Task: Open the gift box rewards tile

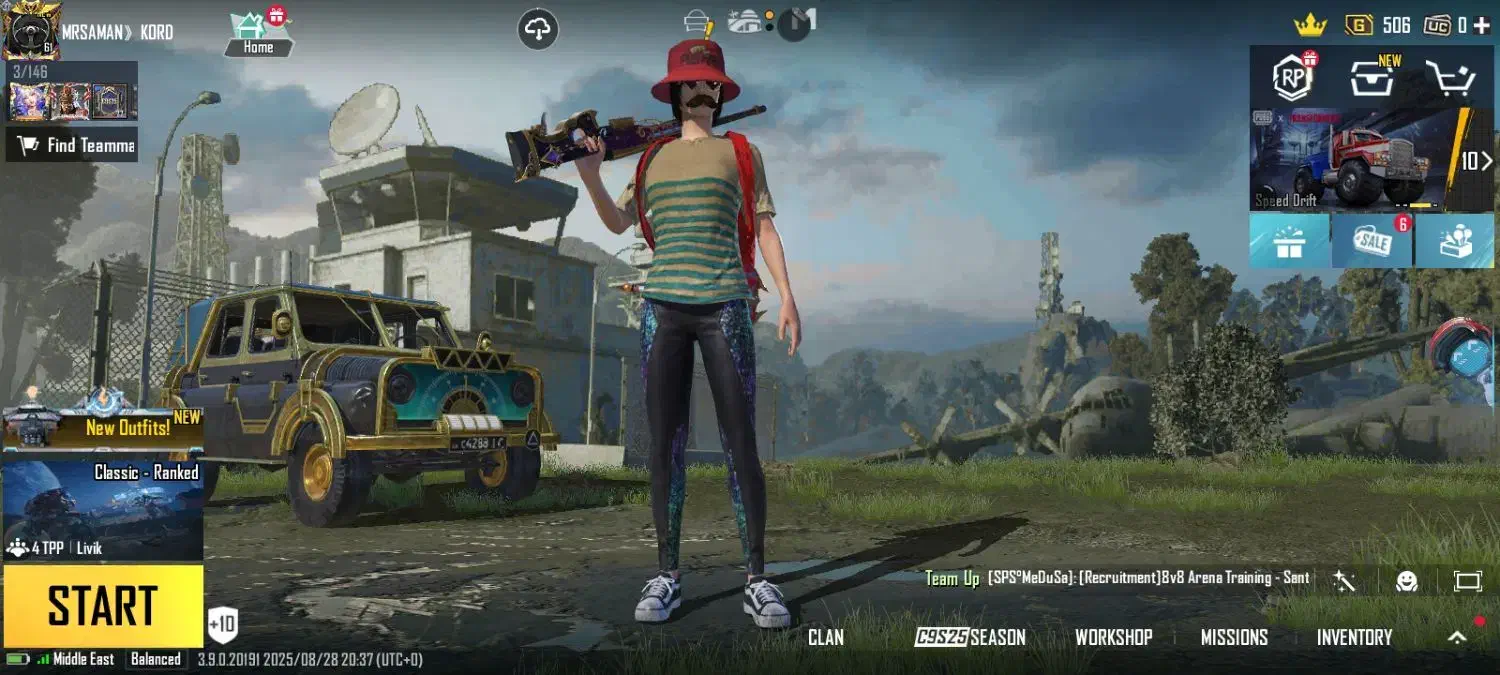Action: tap(1289, 241)
